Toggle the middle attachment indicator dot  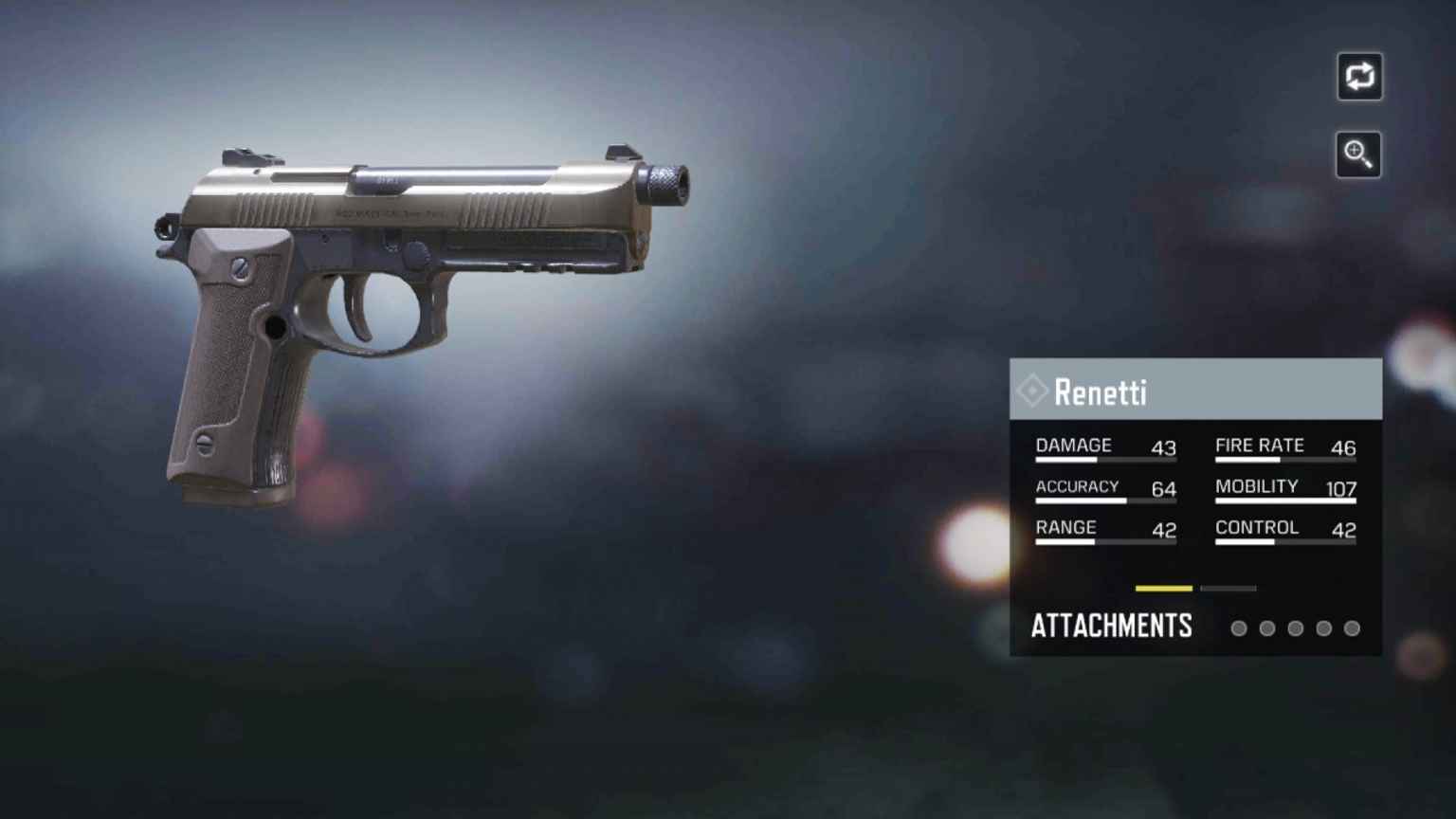click(1295, 628)
